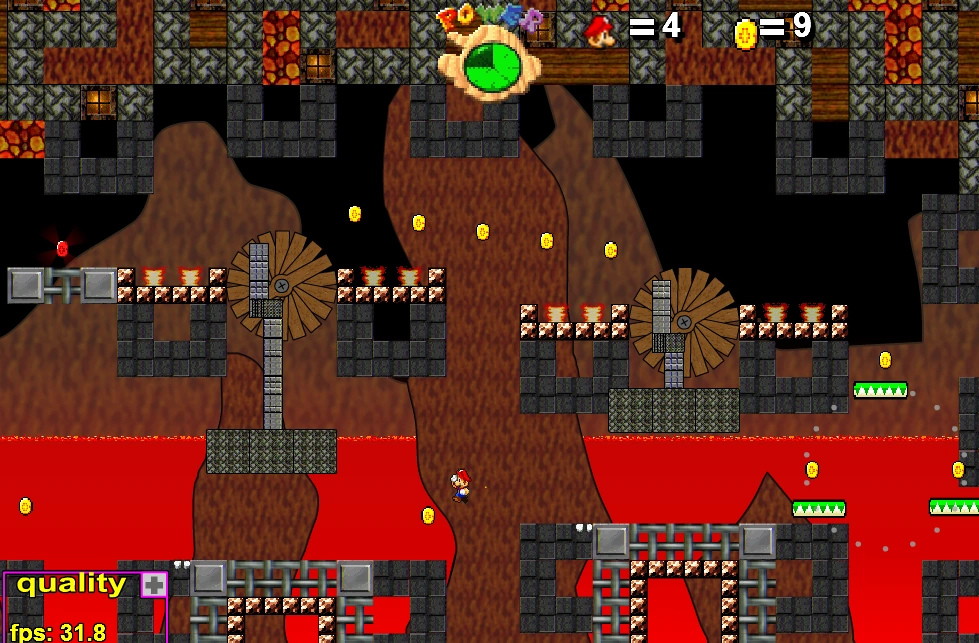Click the yellow quality label
Image resolution: width=979 pixels, height=643 pixels.
(x=71, y=585)
